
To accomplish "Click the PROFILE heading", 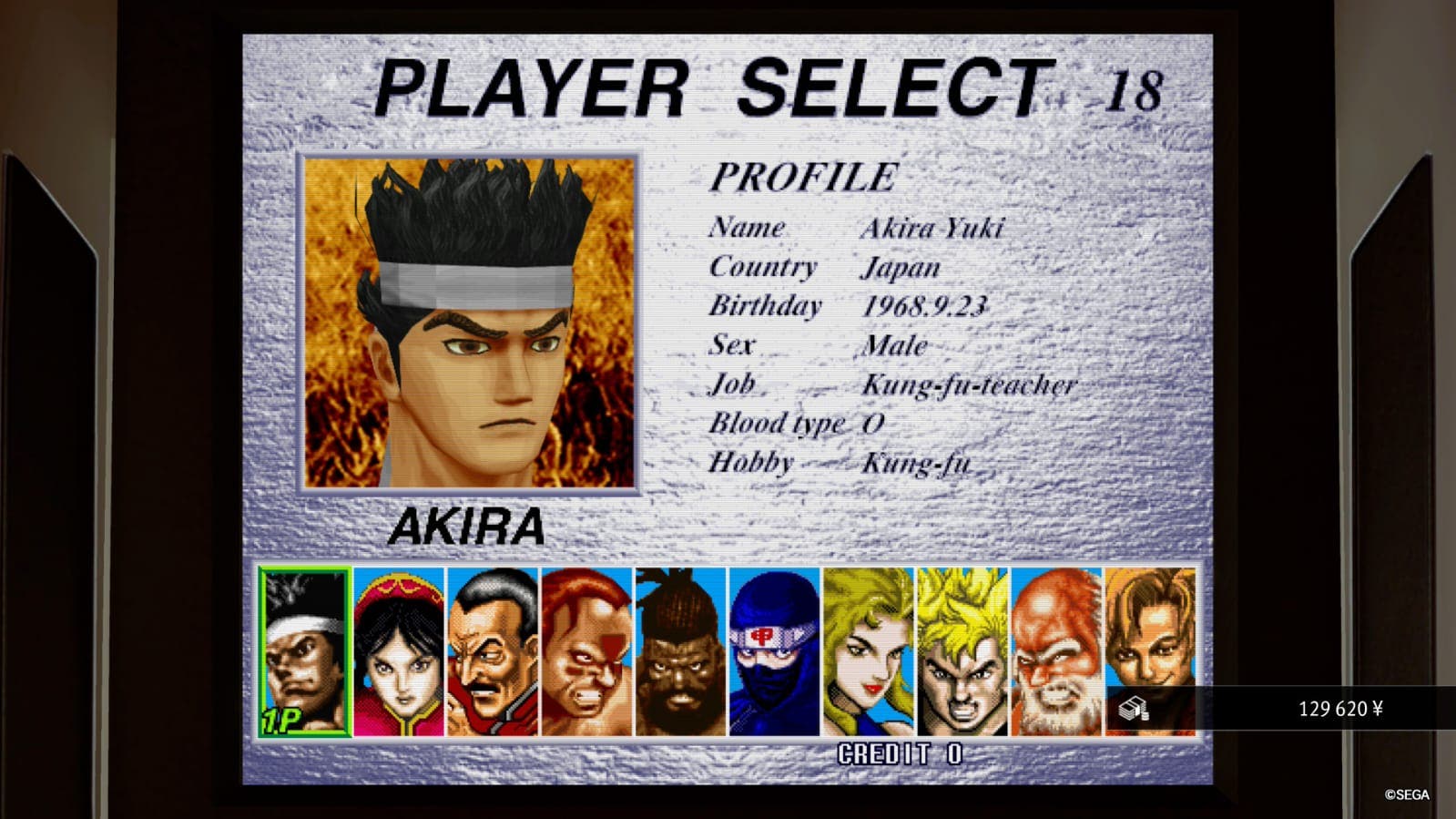I will tap(802, 177).
